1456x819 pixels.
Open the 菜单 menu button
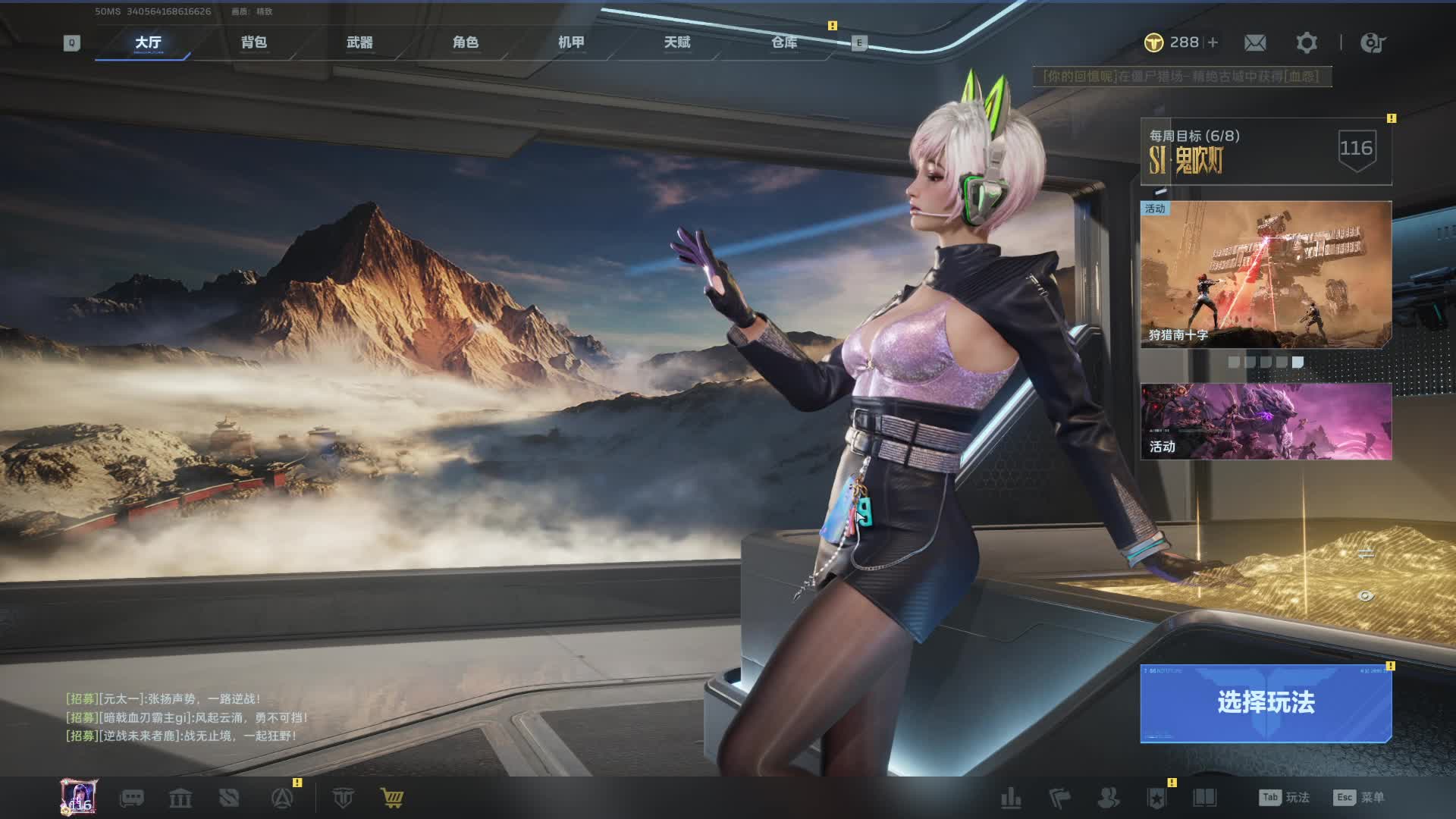(x=1359, y=798)
